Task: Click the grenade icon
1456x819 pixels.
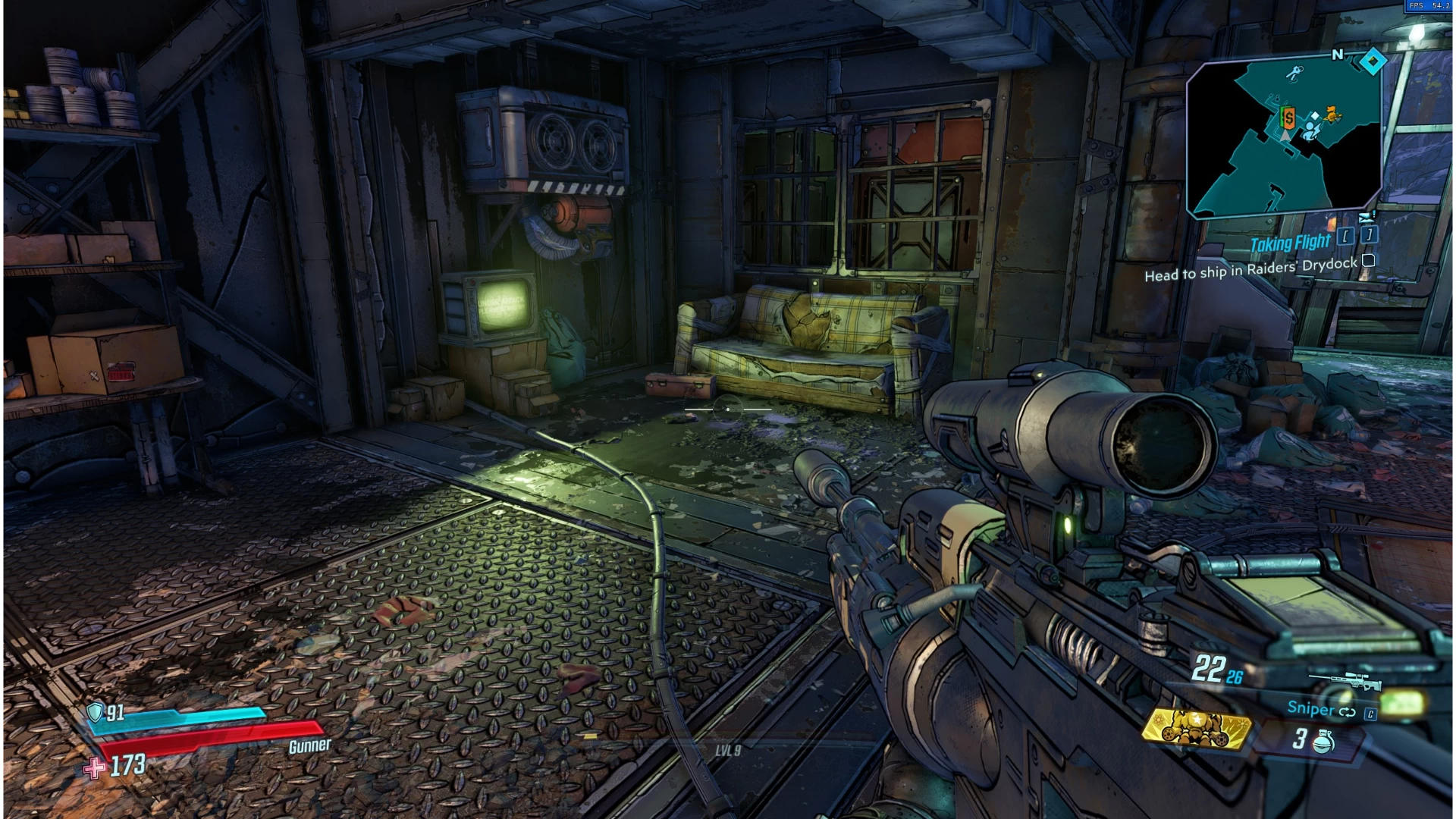Action: pos(1323,740)
